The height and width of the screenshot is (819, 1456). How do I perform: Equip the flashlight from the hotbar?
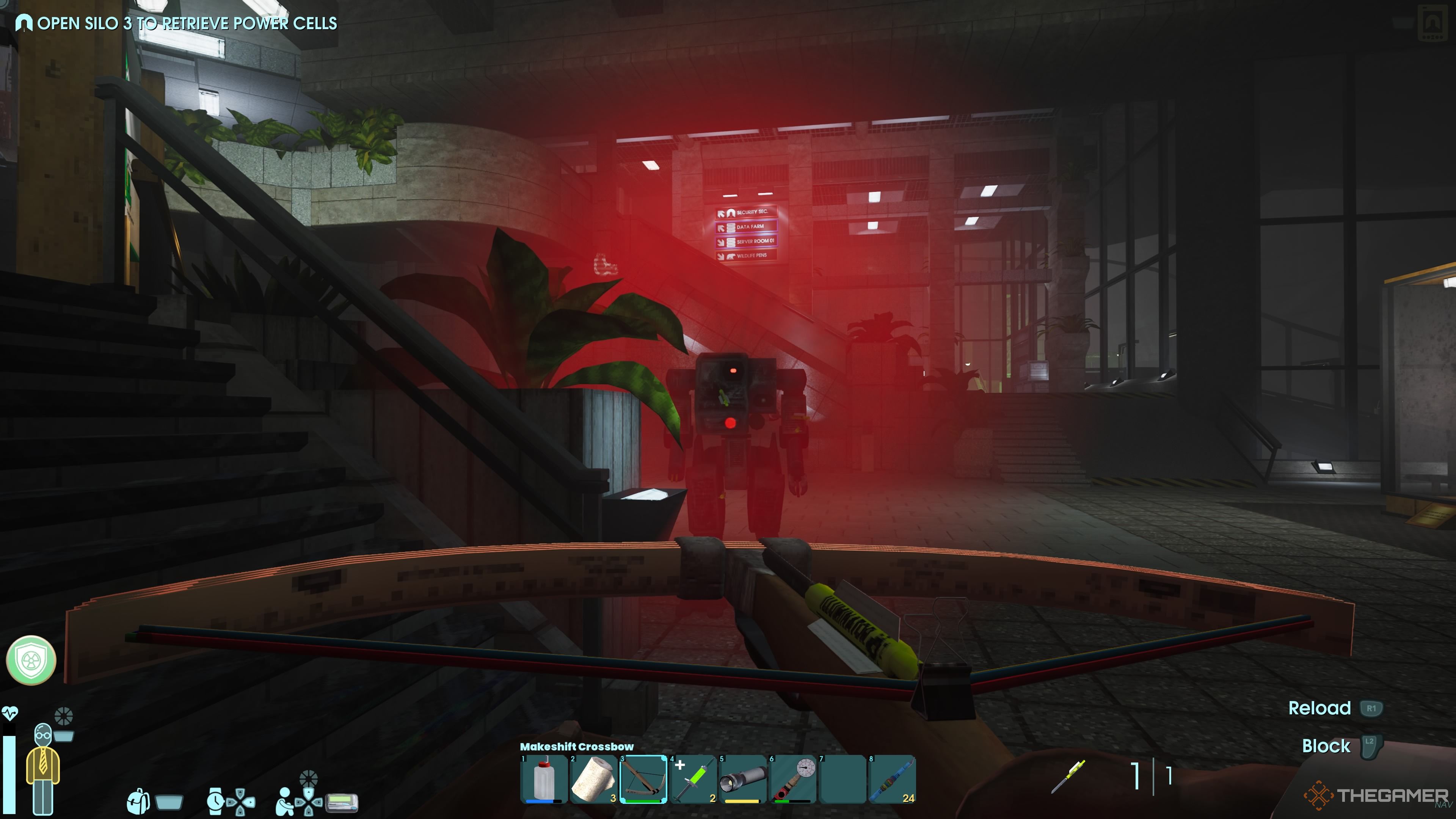coord(743,779)
